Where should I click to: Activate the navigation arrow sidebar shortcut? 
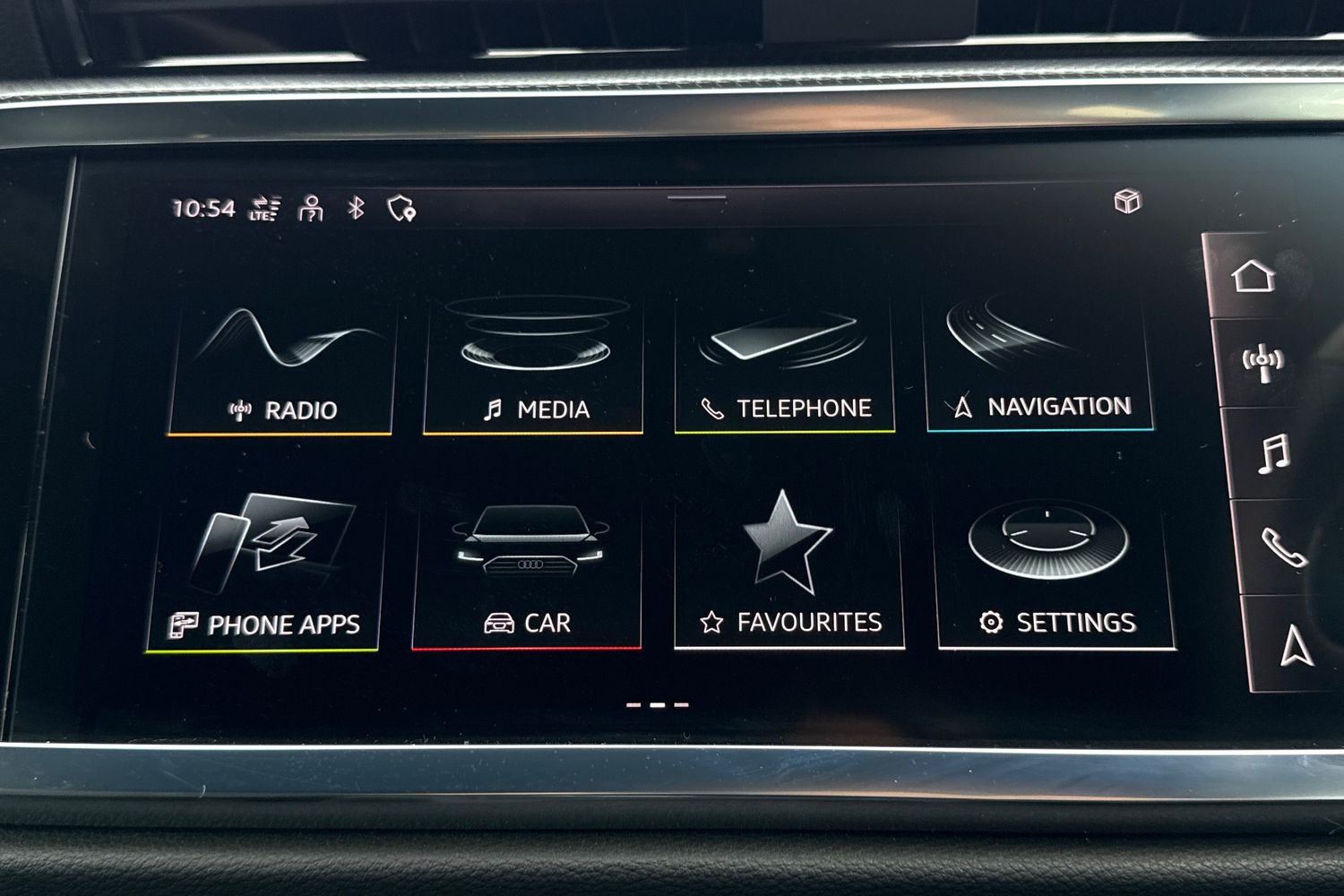point(1296,645)
